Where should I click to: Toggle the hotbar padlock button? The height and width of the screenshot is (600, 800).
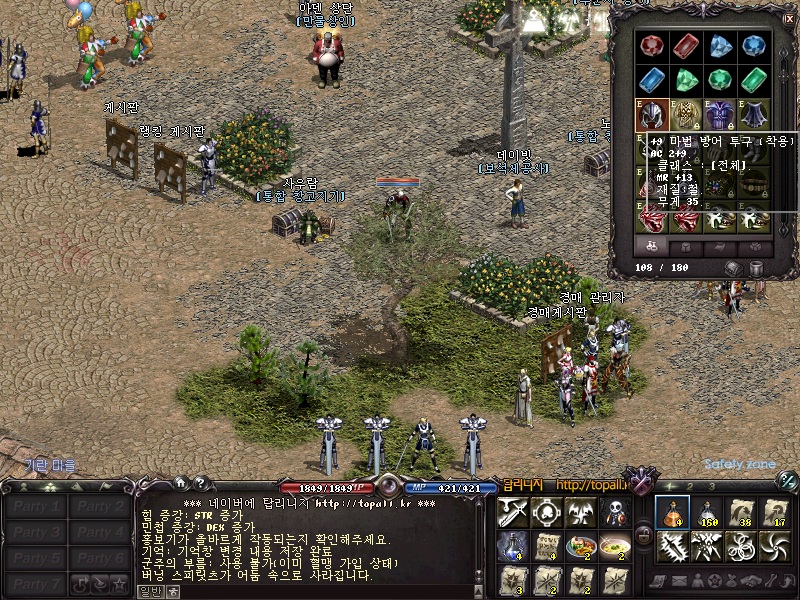coord(643,535)
